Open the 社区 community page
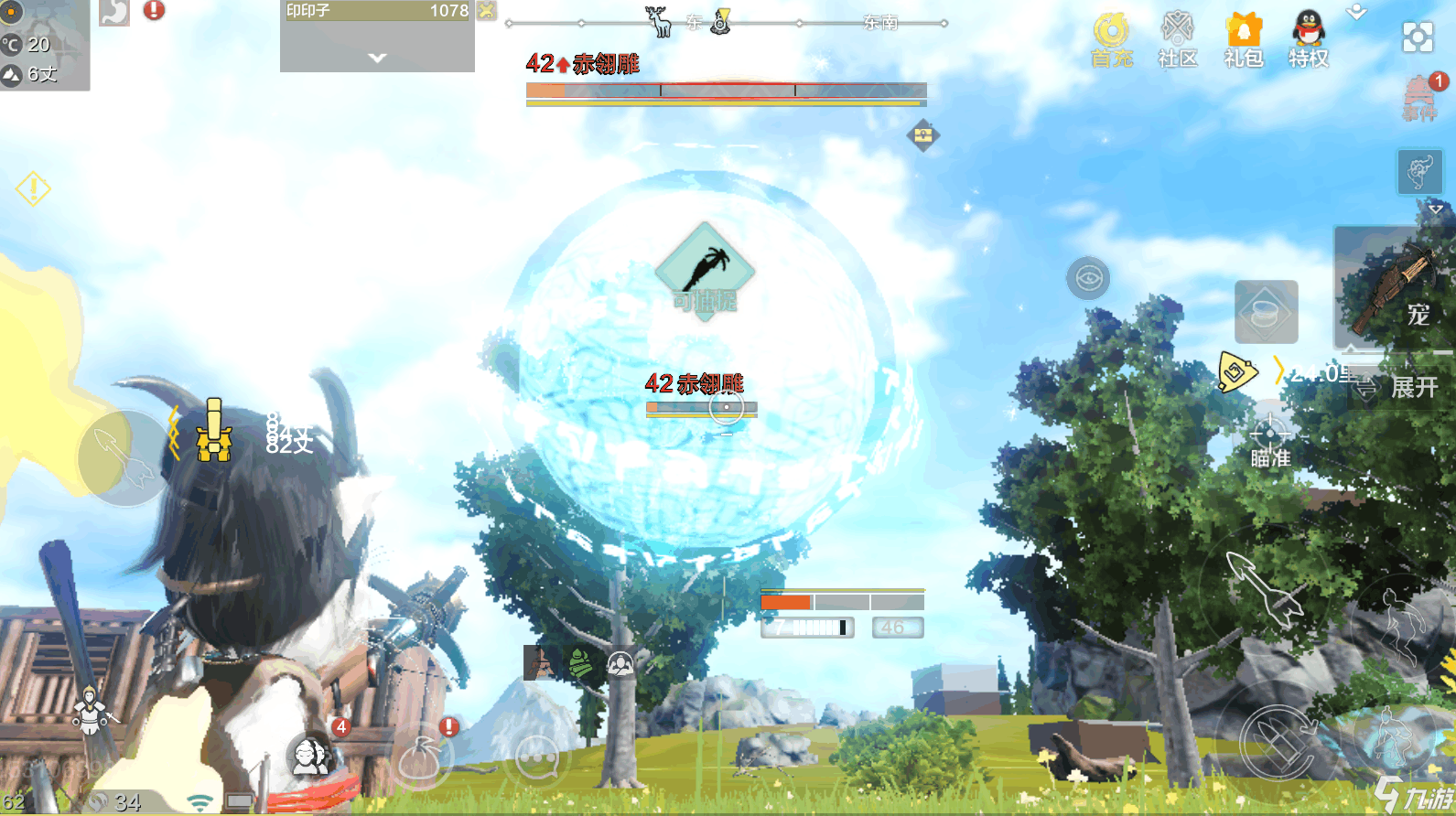The width and height of the screenshot is (1456, 816). pyautogui.click(x=1178, y=40)
